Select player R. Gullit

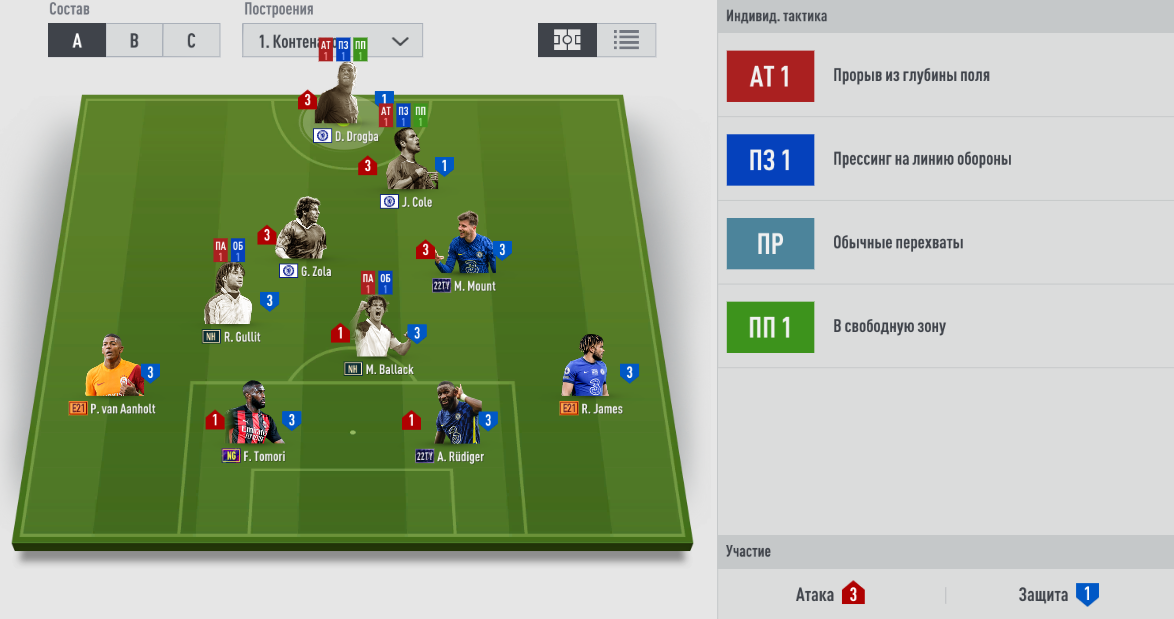coord(228,298)
